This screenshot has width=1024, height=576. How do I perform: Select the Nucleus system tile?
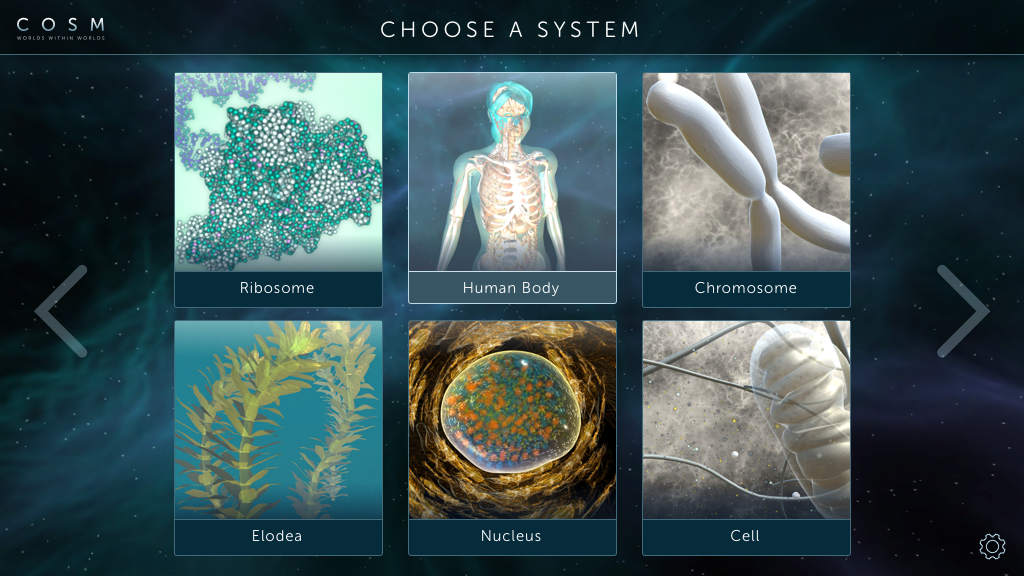512,437
